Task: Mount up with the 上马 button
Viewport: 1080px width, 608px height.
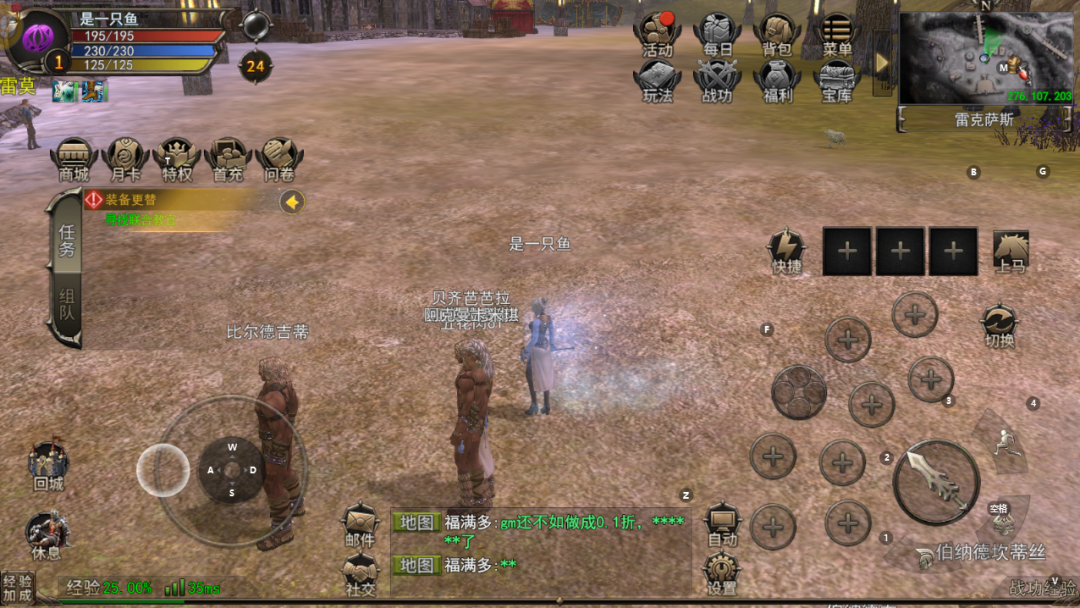Action: [x=1011, y=251]
